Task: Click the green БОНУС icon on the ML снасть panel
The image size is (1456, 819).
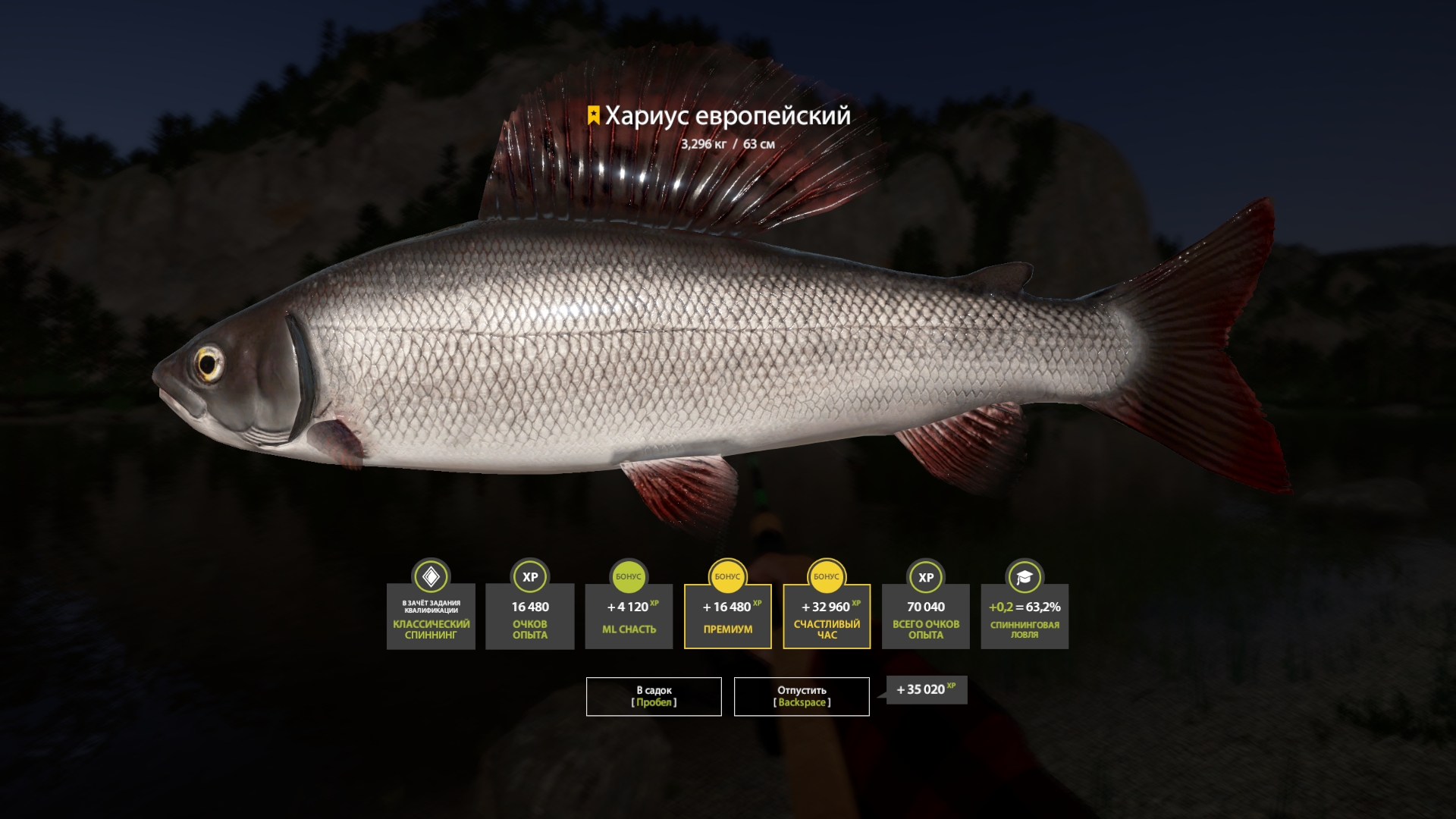Action: (x=628, y=578)
